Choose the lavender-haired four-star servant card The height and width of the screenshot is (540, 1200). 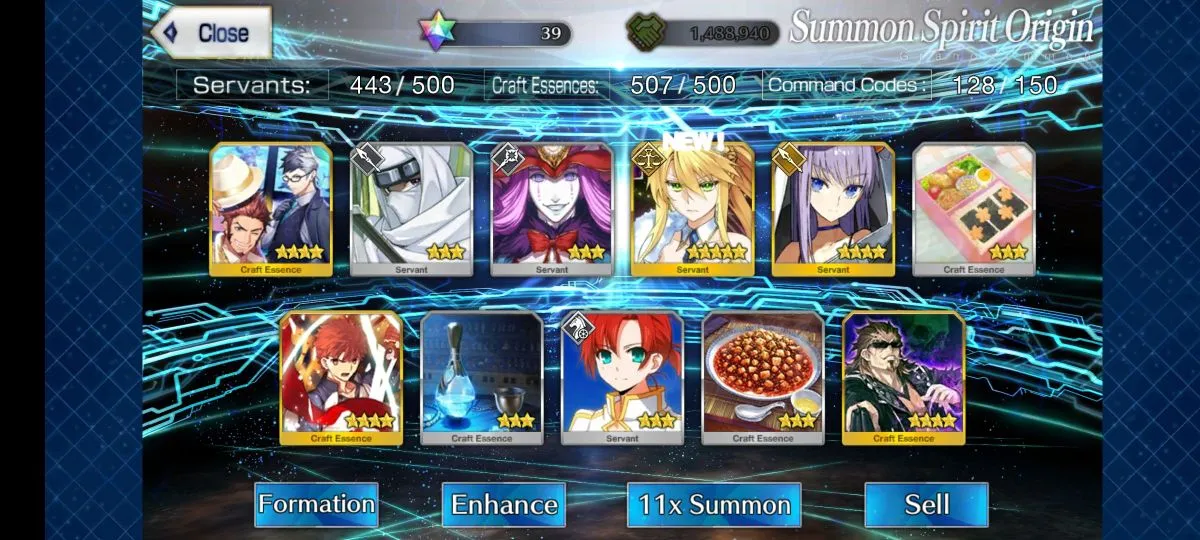point(833,209)
